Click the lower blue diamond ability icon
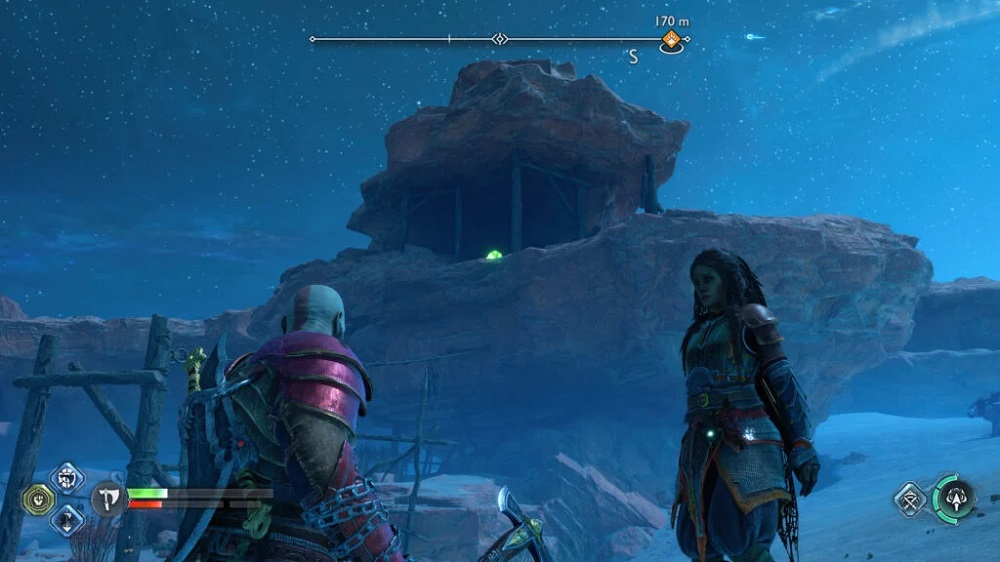This screenshot has width=1000, height=562. tap(67, 519)
